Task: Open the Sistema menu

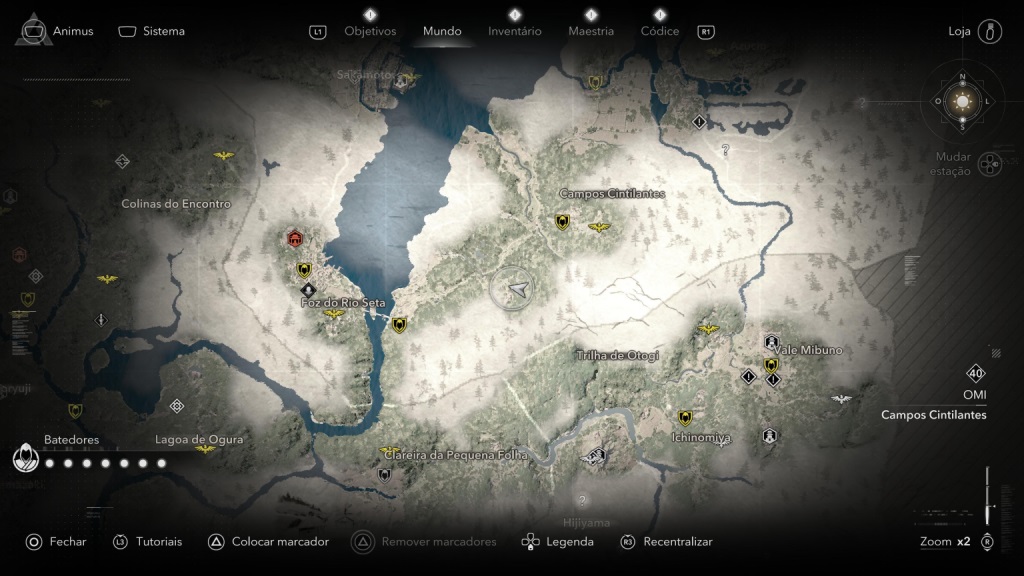Action: 152,31
